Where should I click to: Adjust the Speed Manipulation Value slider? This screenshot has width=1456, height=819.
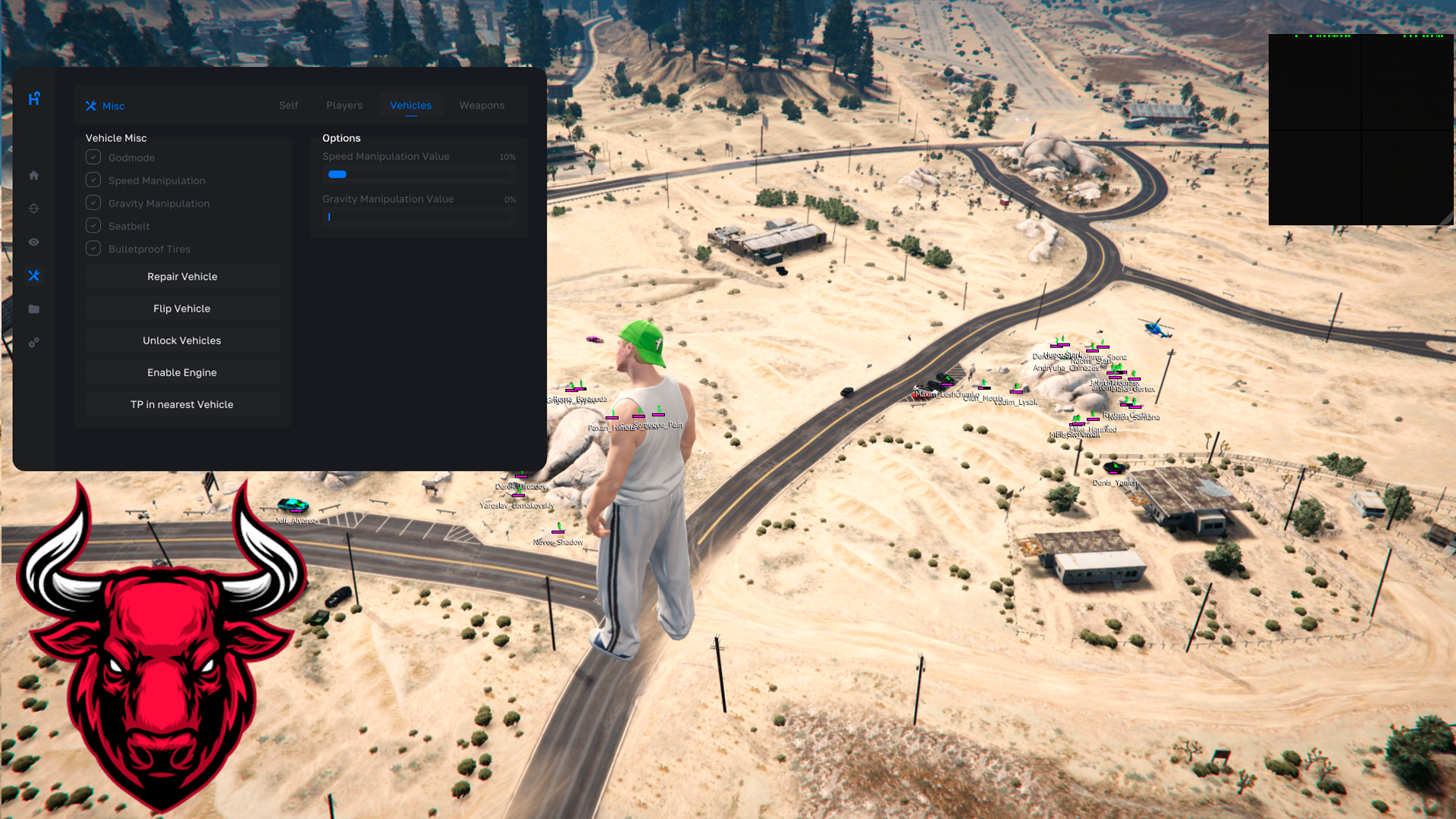[x=419, y=174]
